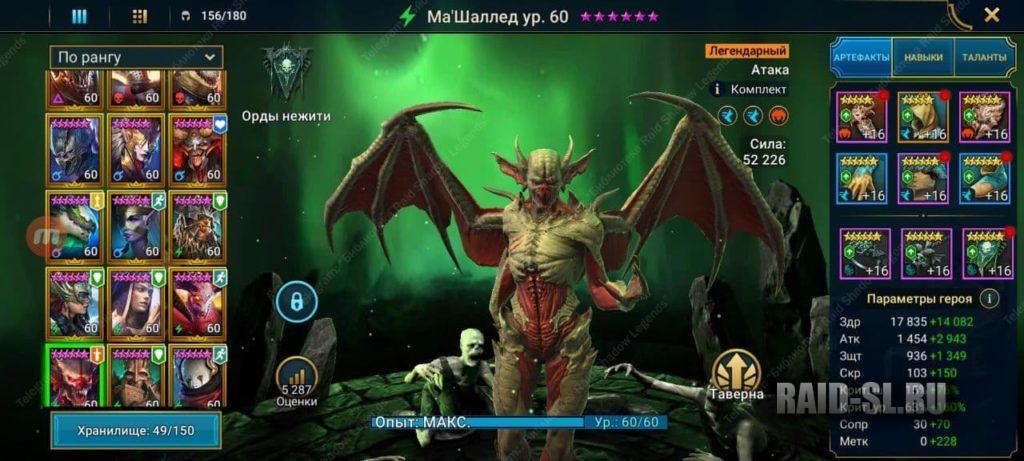Open the Оценки ratings button
The width and height of the screenshot is (1024, 461).
click(x=297, y=381)
